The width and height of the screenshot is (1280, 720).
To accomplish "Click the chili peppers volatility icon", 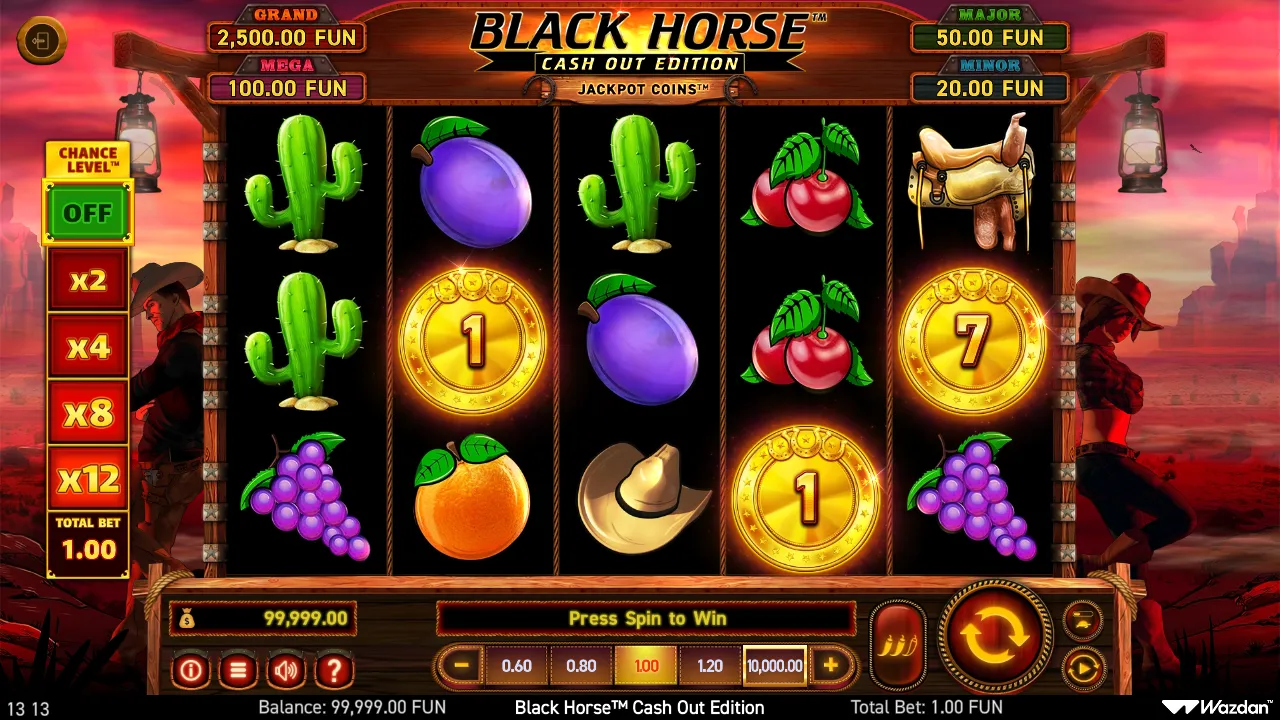I will point(897,638).
